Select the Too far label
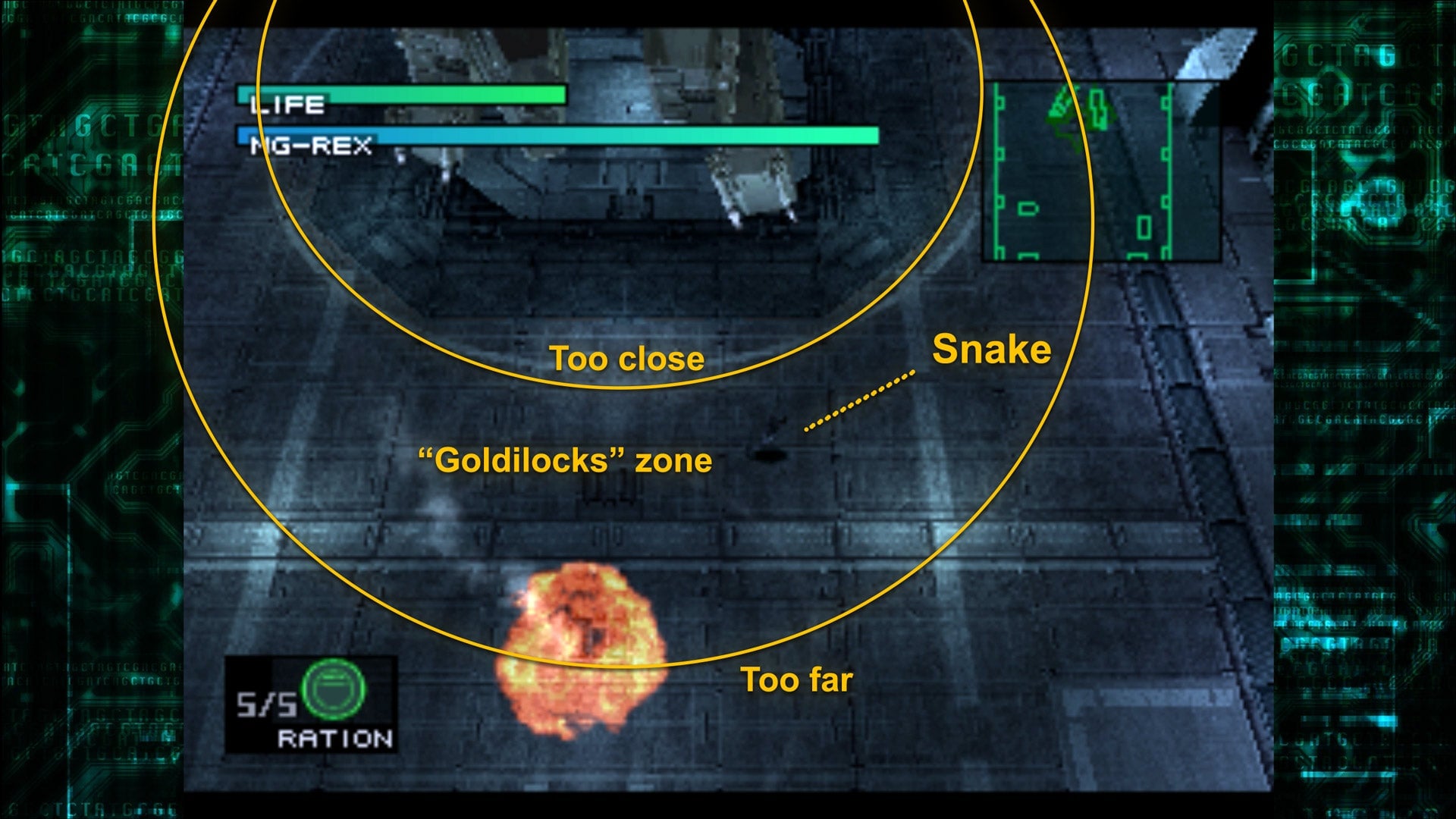 click(797, 681)
